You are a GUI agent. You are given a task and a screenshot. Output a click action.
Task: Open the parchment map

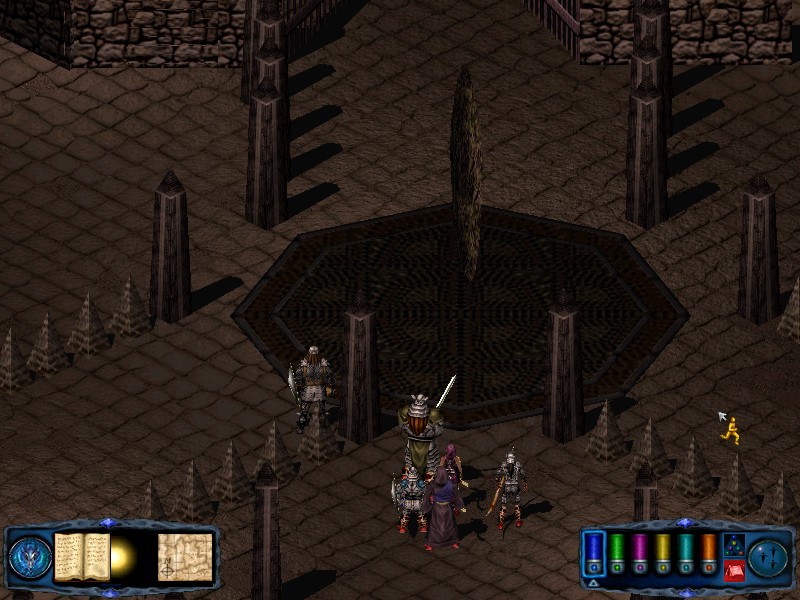tap(185, 556)
